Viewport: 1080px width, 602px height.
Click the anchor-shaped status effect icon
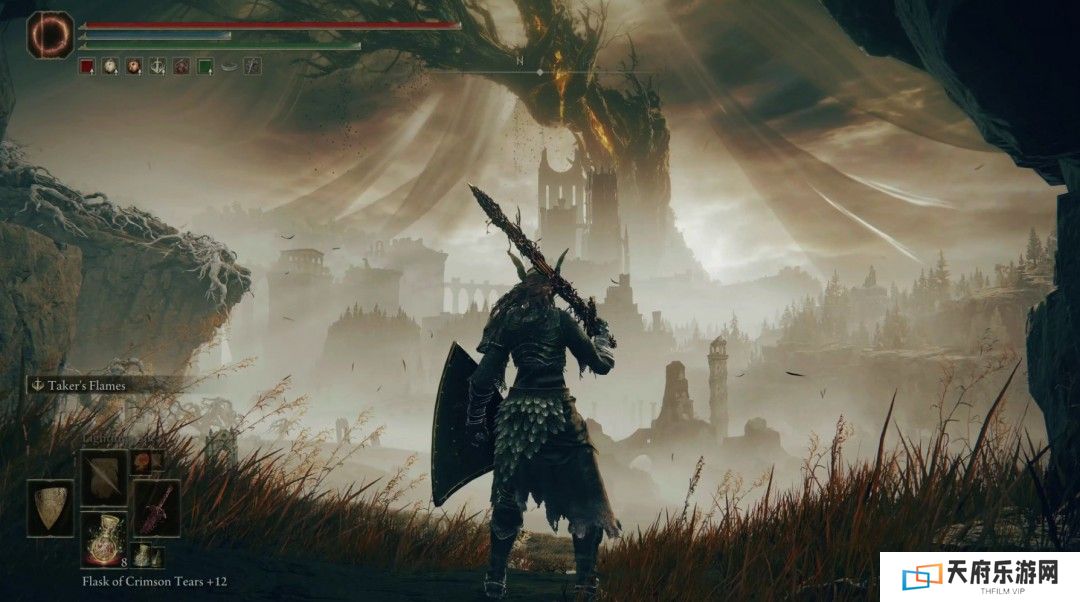(157, 67)
